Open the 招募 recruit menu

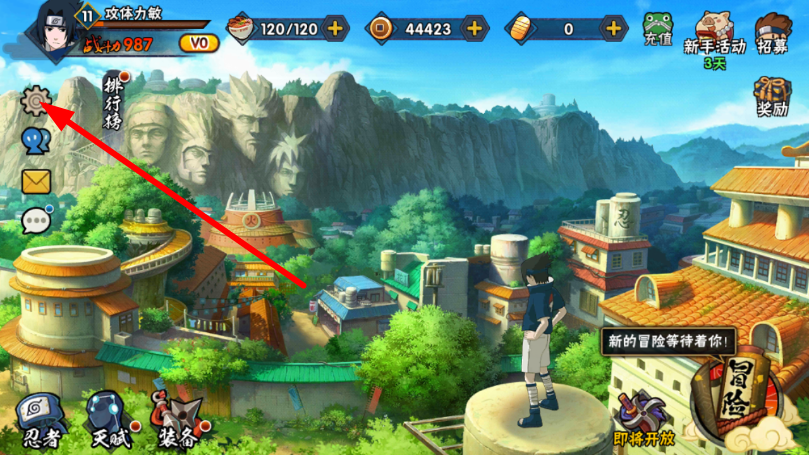click(772, 32)
